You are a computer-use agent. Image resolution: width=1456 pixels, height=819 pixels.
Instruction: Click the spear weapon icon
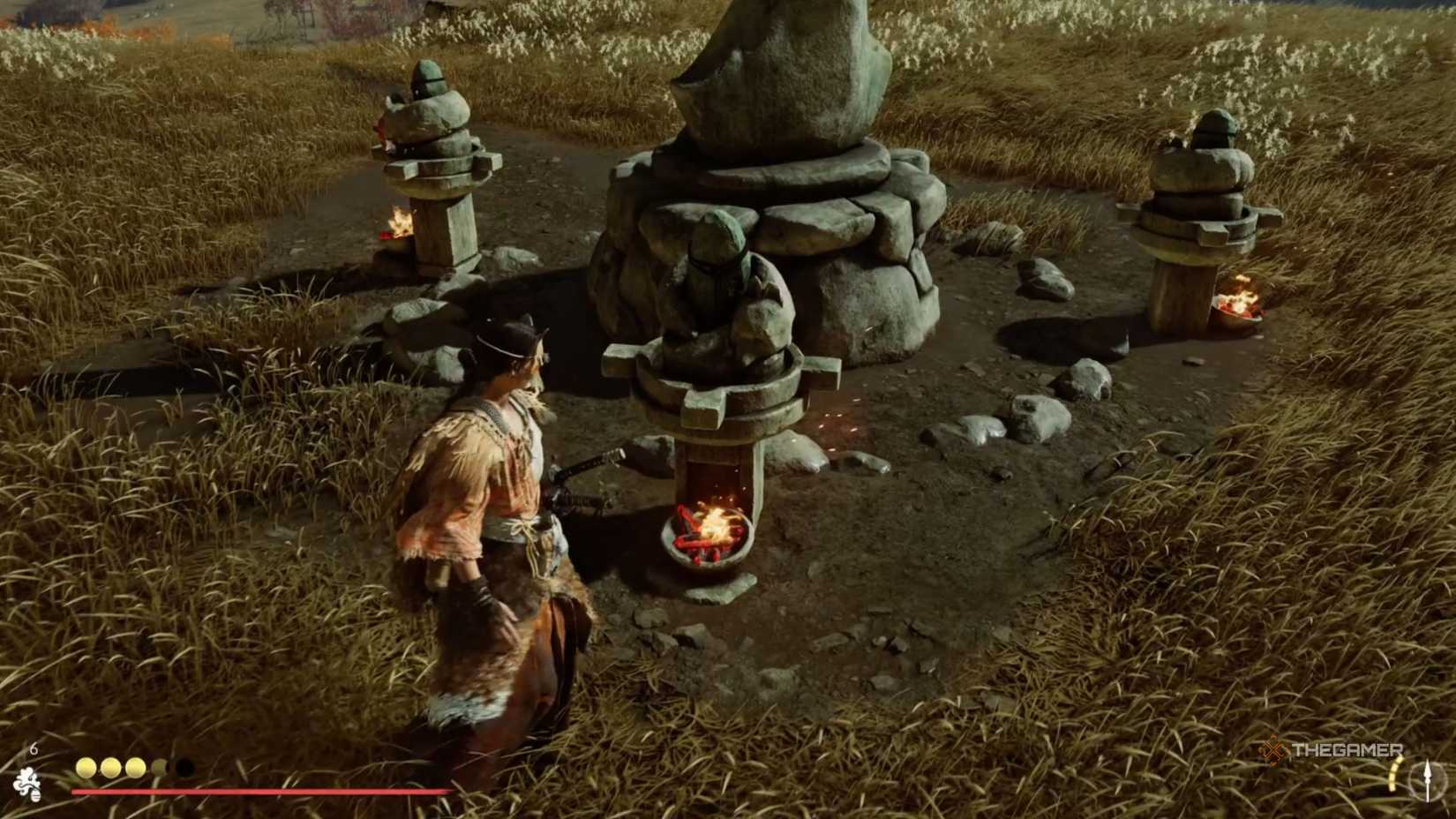[1427, 780]
